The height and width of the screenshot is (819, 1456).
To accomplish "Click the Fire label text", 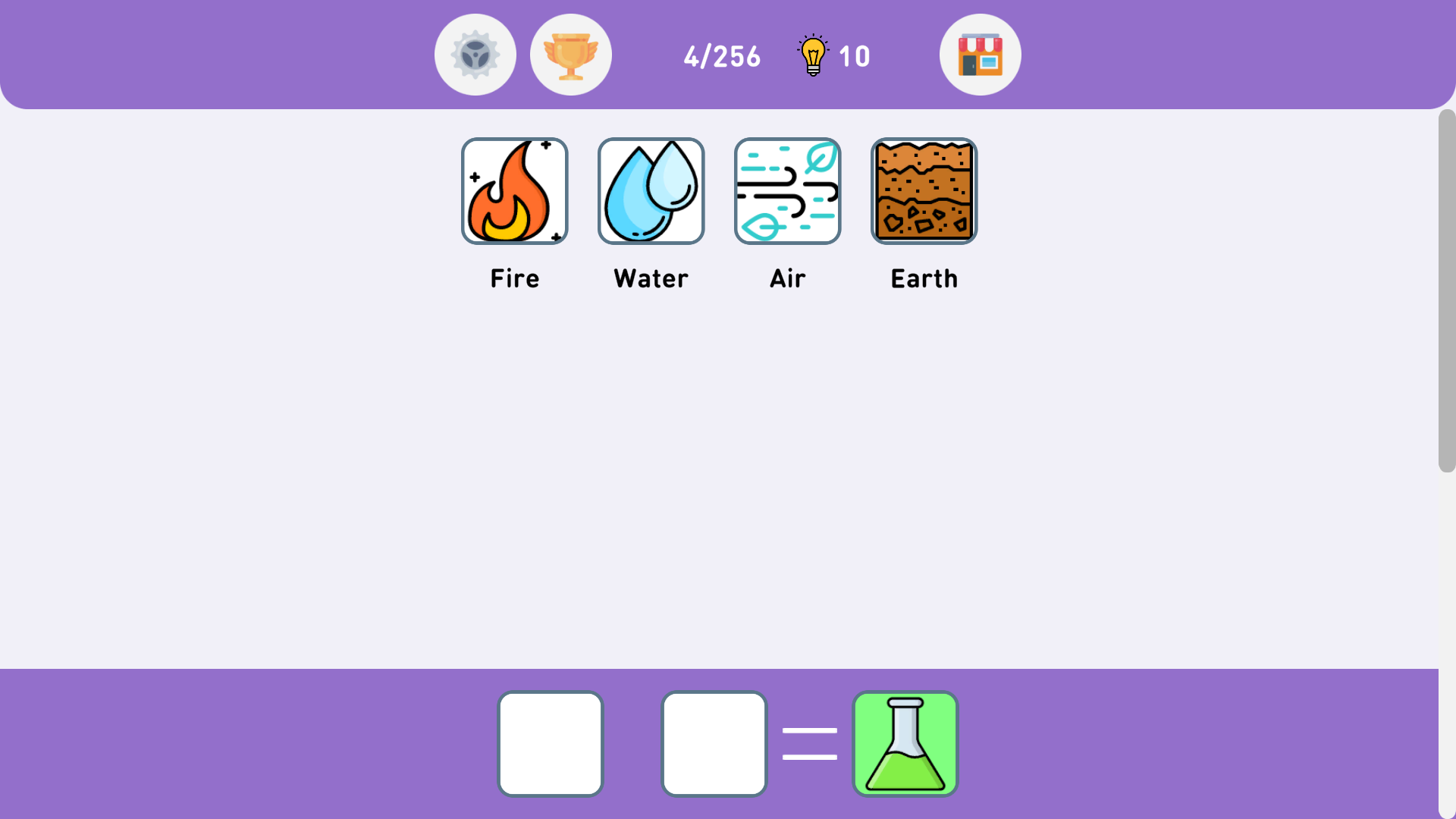I will (514, 278).
